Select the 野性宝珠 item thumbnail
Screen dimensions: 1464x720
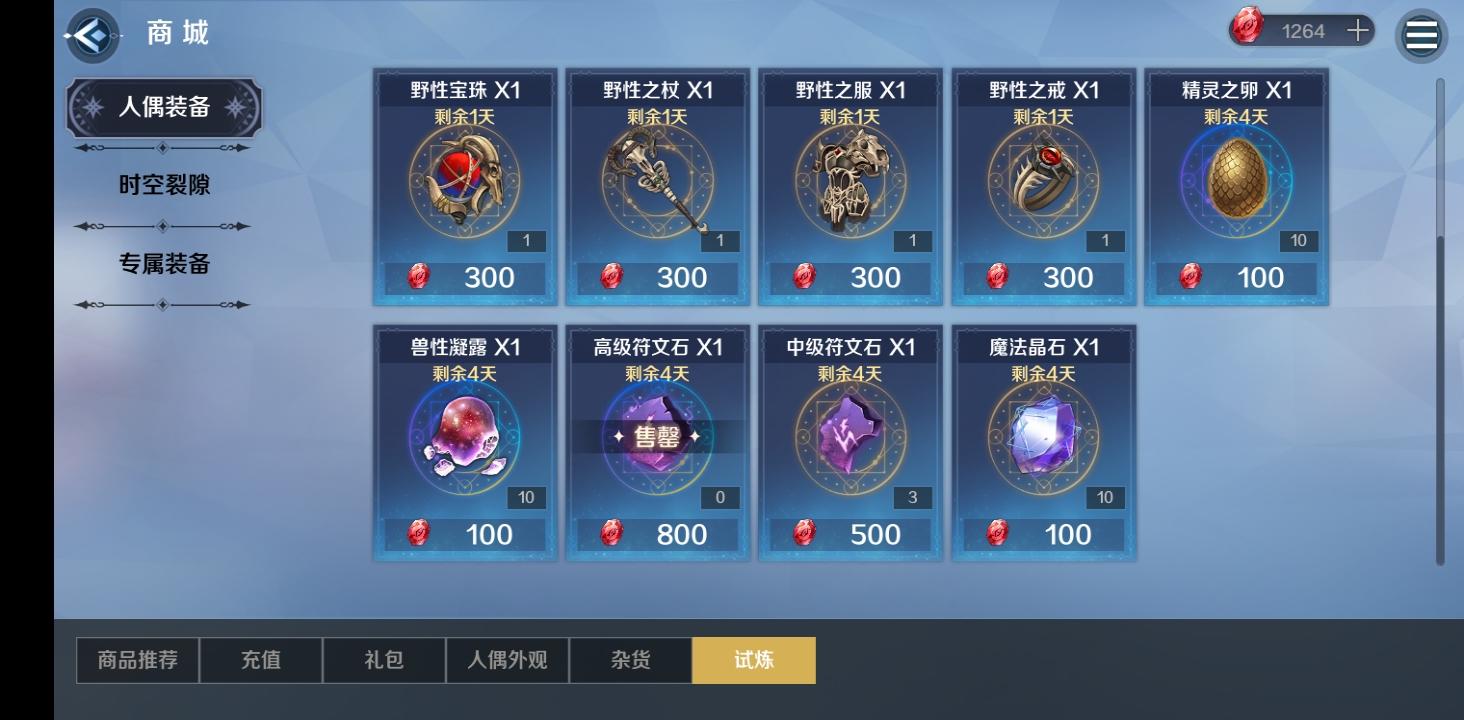coord(463,184)
